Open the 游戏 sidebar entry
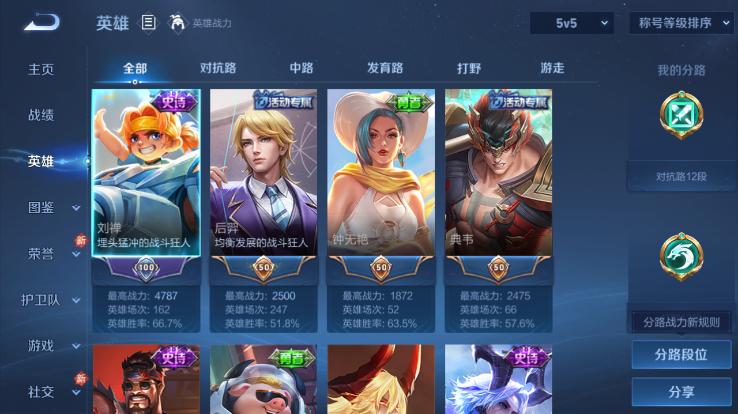The image size is (738, 414). click(41, 345)
